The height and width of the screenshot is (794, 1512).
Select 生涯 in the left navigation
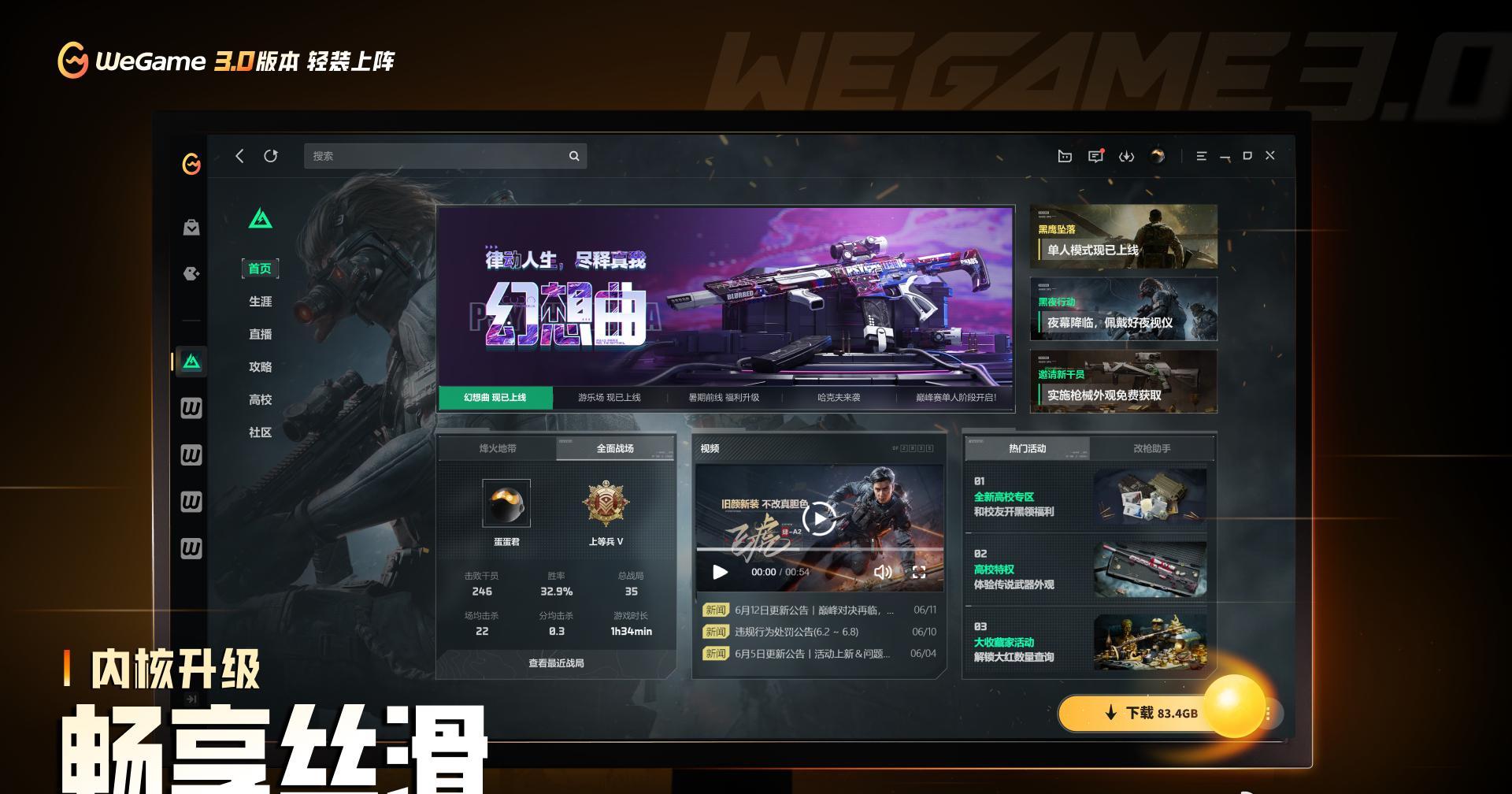pos(260,302)
